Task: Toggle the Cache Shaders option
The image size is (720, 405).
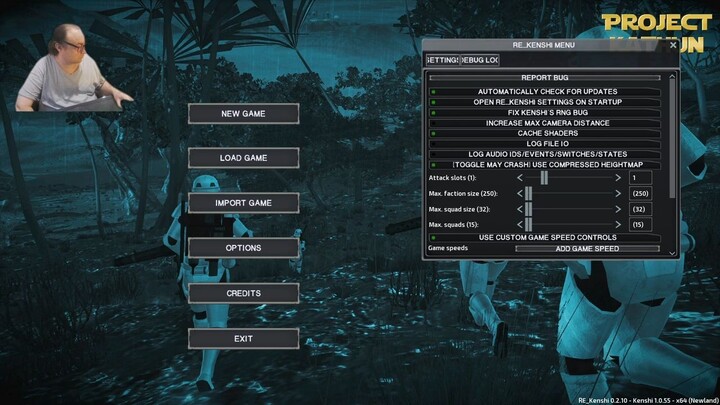Action: (546, 133)
